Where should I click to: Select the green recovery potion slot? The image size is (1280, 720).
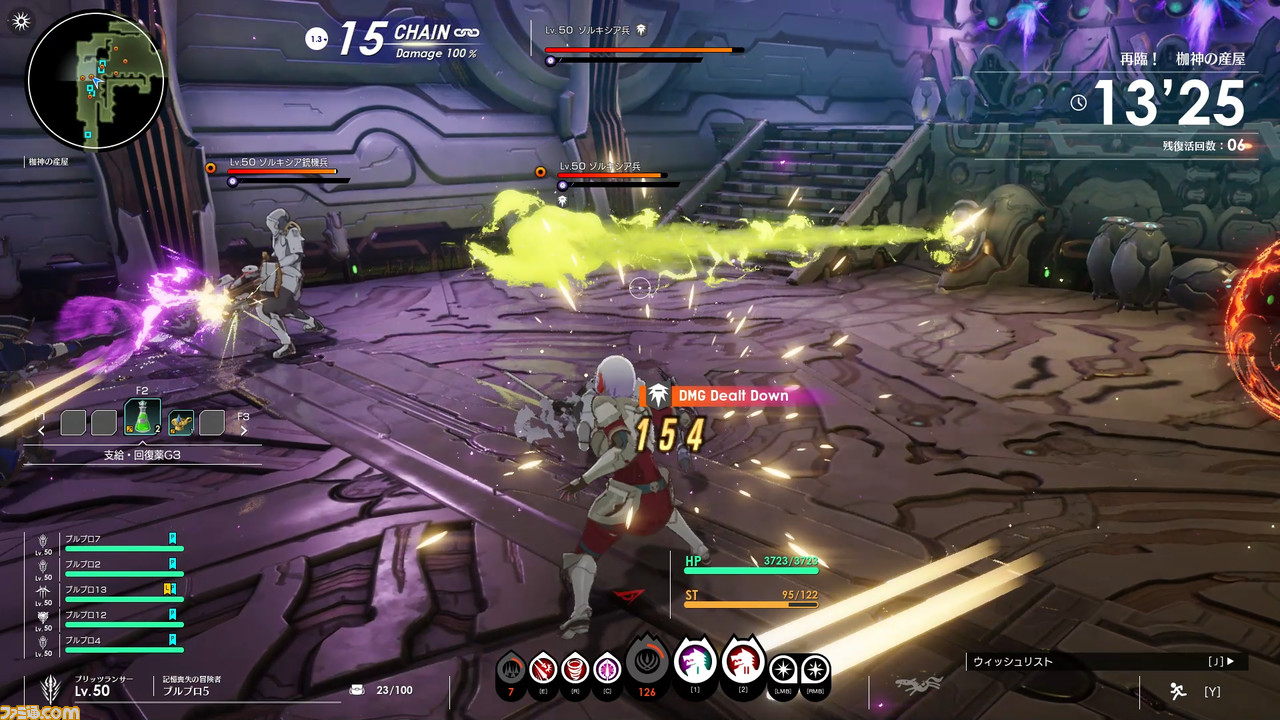[x=142, y=420]
